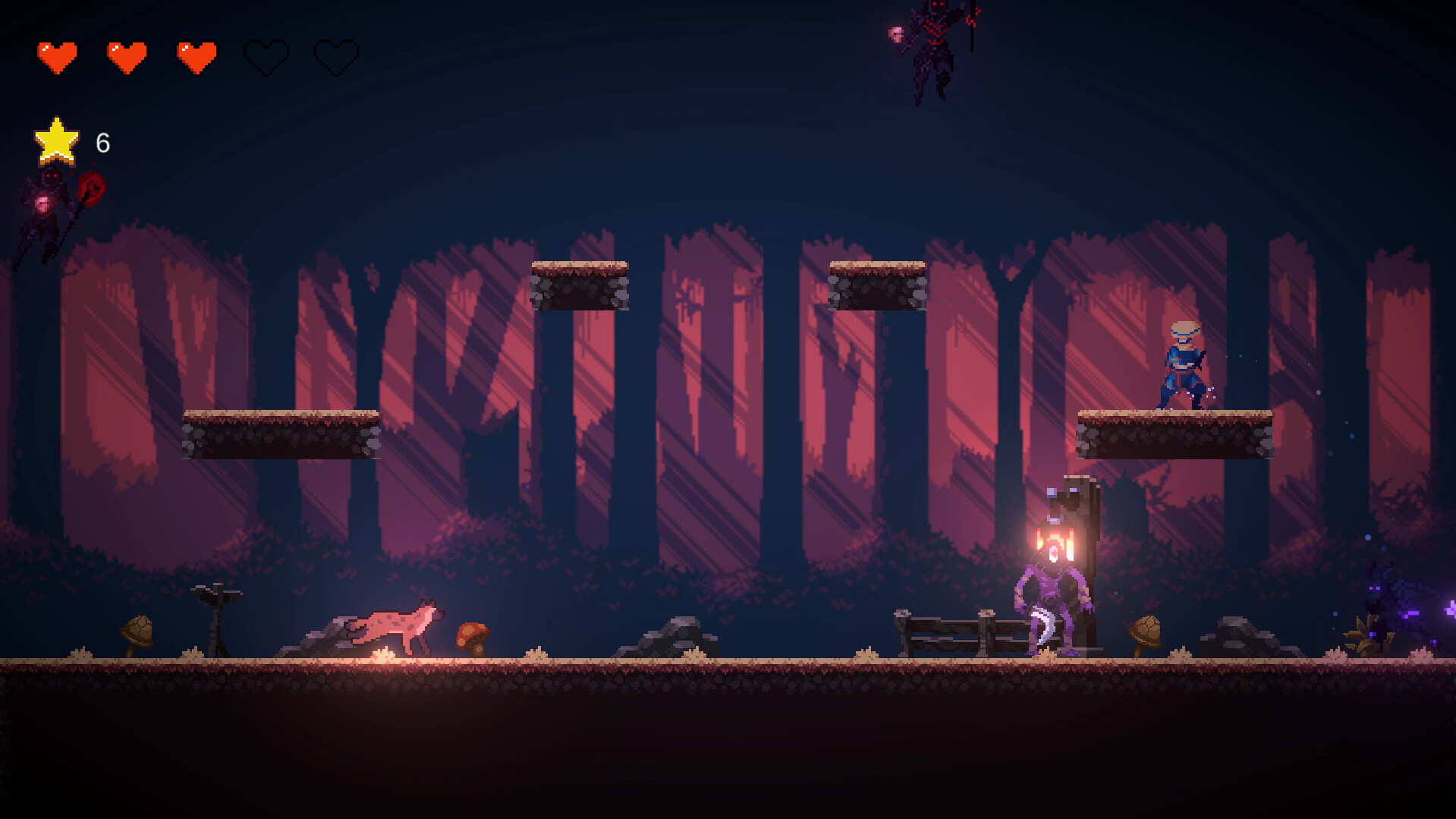Click the third filled heart

(195, 55)
